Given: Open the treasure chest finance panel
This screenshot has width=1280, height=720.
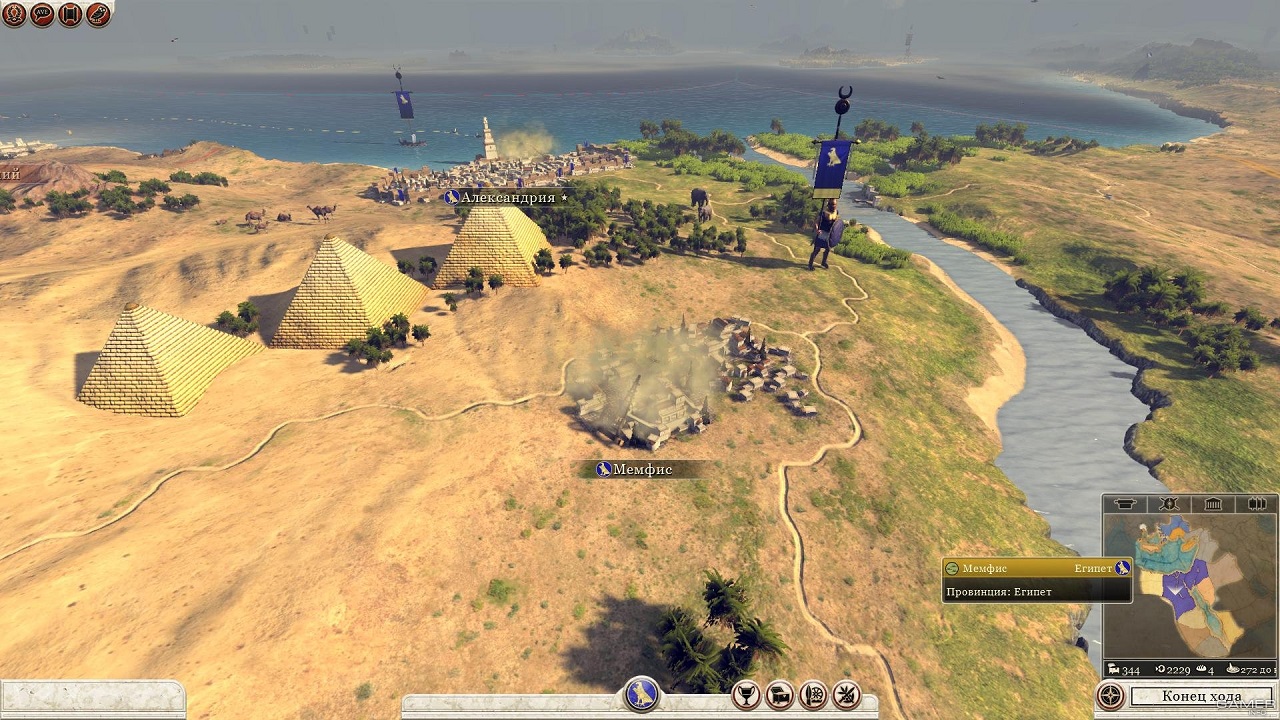Looking at the screenshot, I should pos(779,694).
